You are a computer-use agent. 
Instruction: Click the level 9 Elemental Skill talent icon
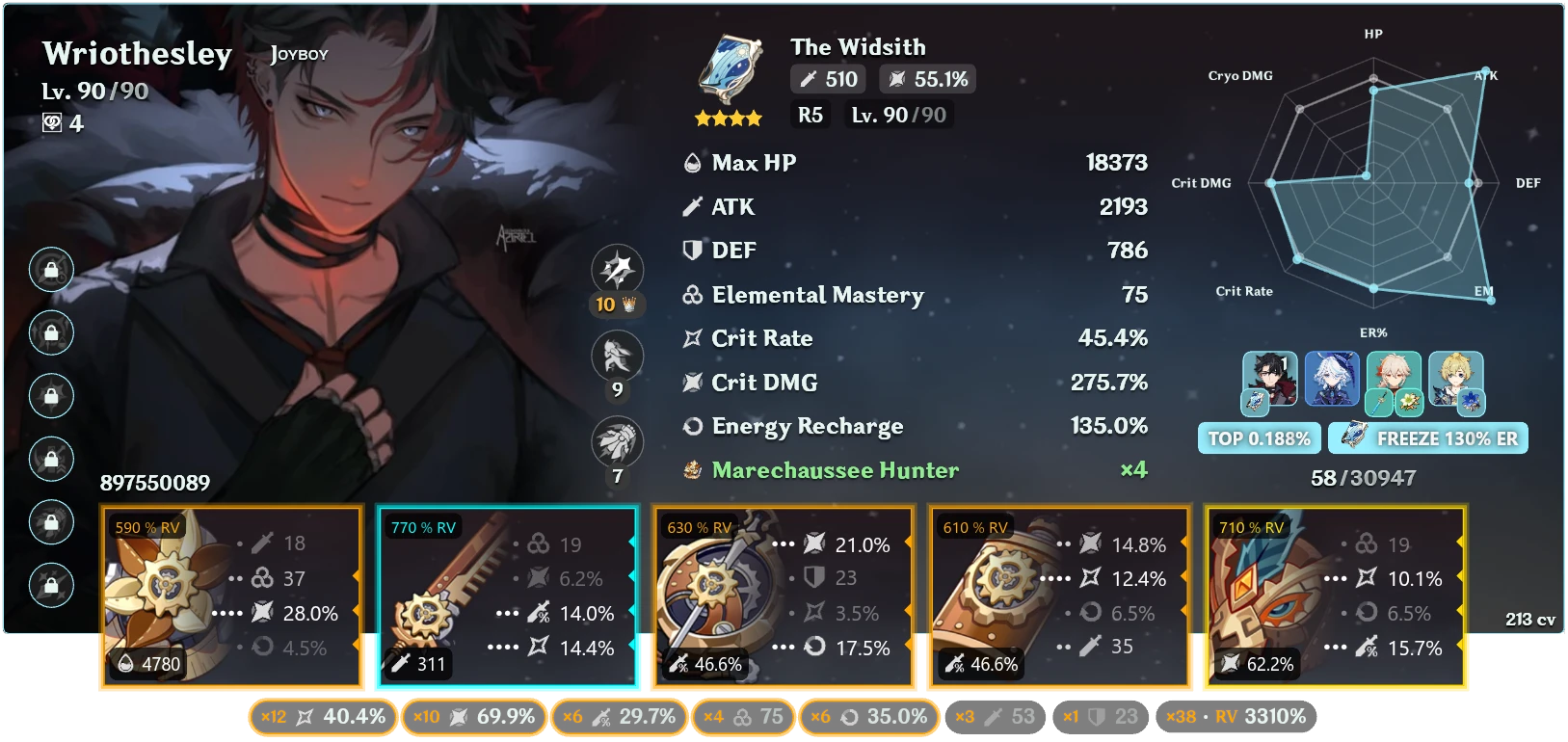617,356
